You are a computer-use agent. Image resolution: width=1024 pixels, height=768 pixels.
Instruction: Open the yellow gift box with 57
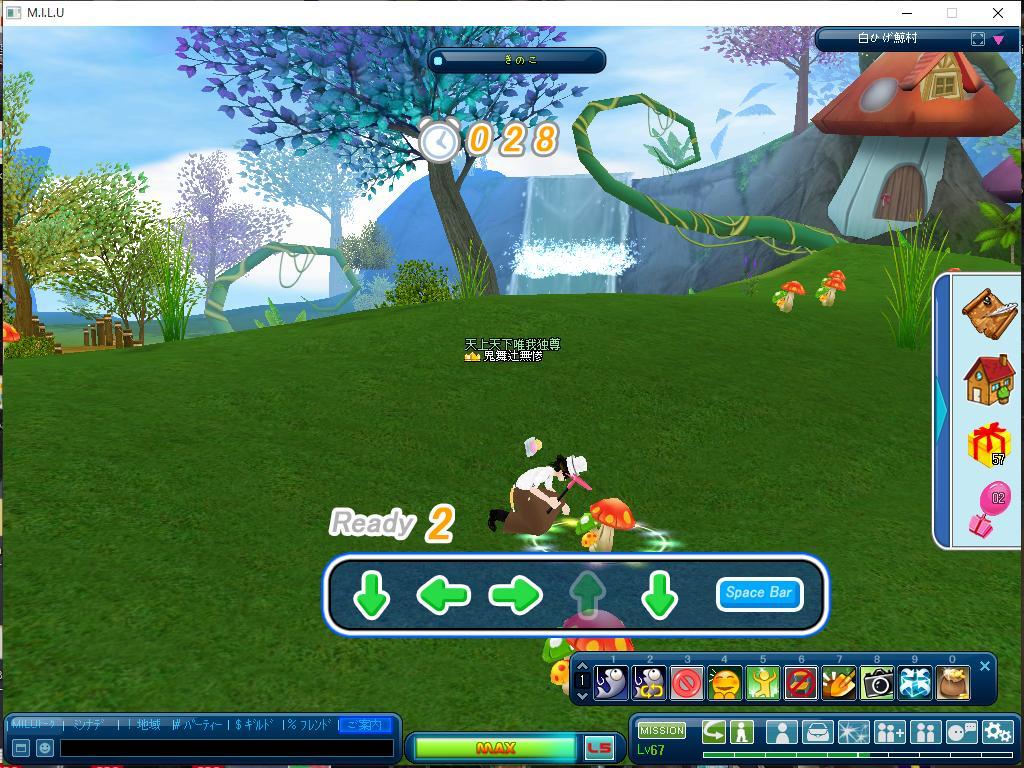pos(989,445)
